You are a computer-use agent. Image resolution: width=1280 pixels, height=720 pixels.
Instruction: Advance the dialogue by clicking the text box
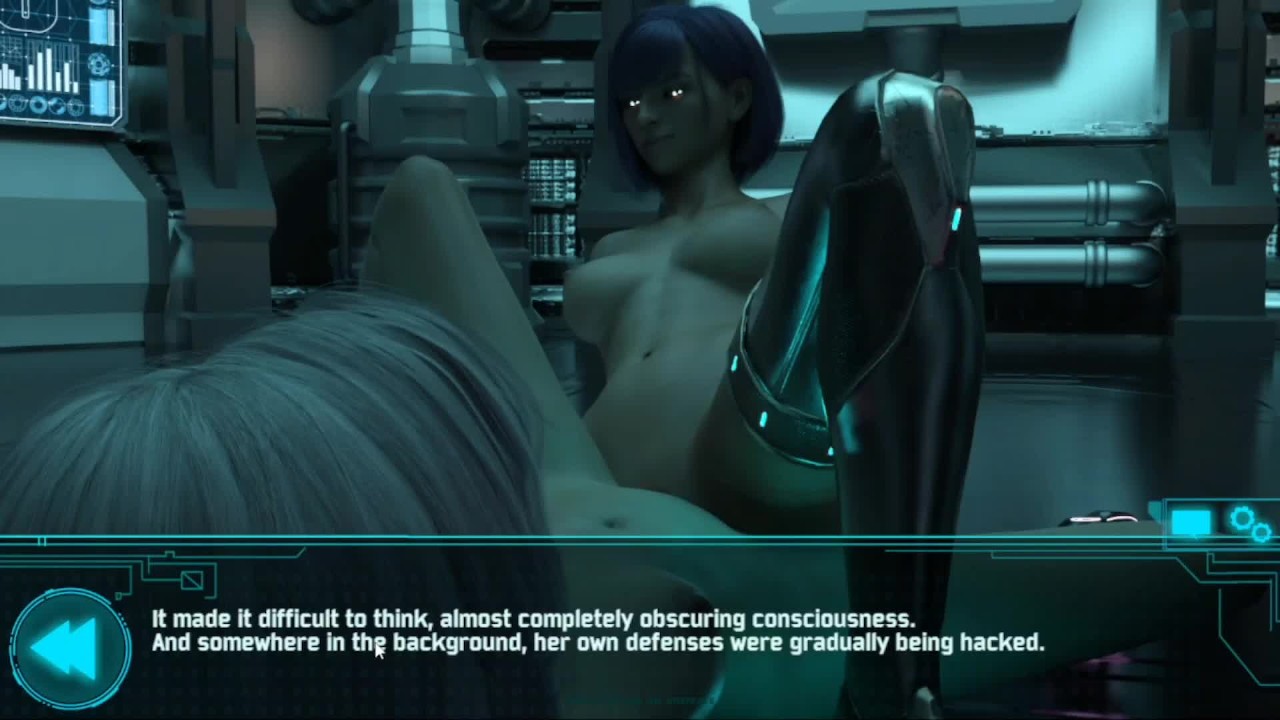[598, 632]
